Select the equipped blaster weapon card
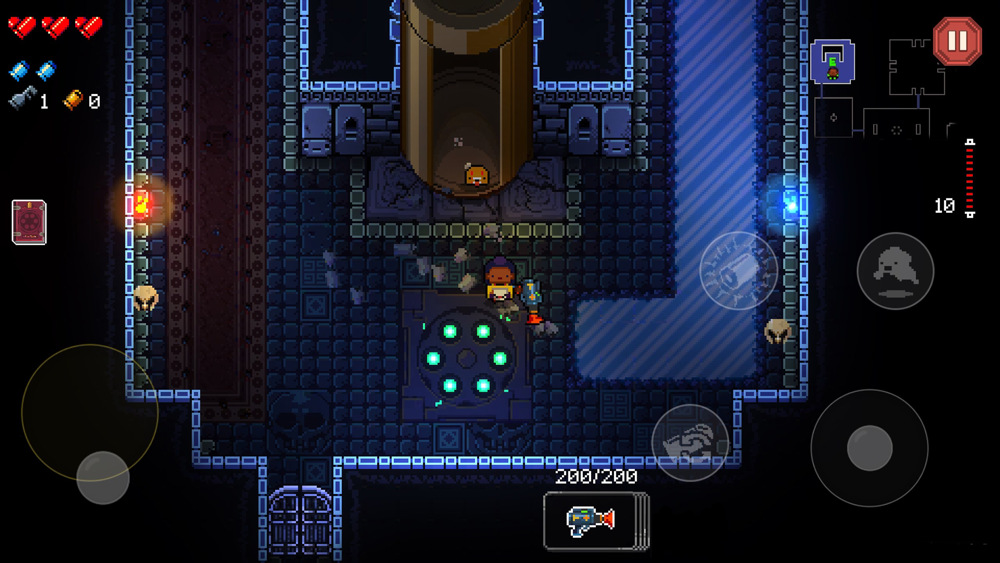 click(594, 520)
